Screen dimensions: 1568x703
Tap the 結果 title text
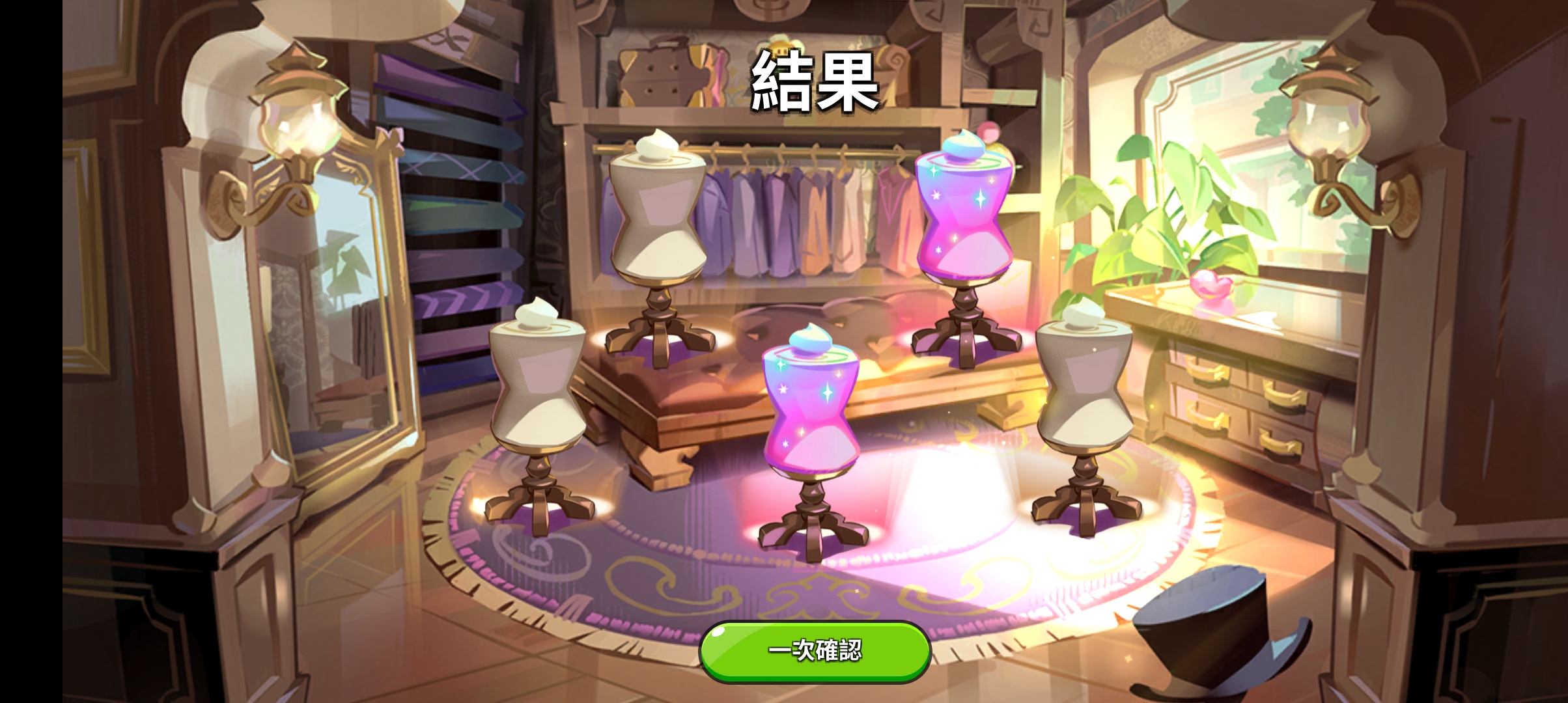coord(811,81)
